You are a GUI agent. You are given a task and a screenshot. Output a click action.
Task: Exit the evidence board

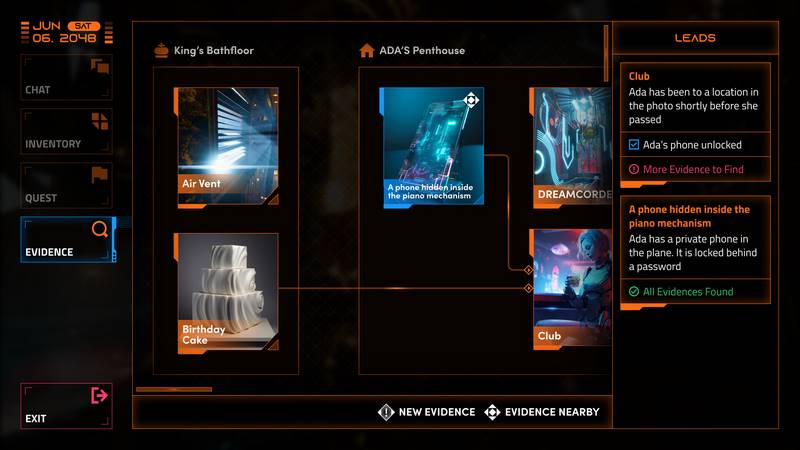(67, 406)
